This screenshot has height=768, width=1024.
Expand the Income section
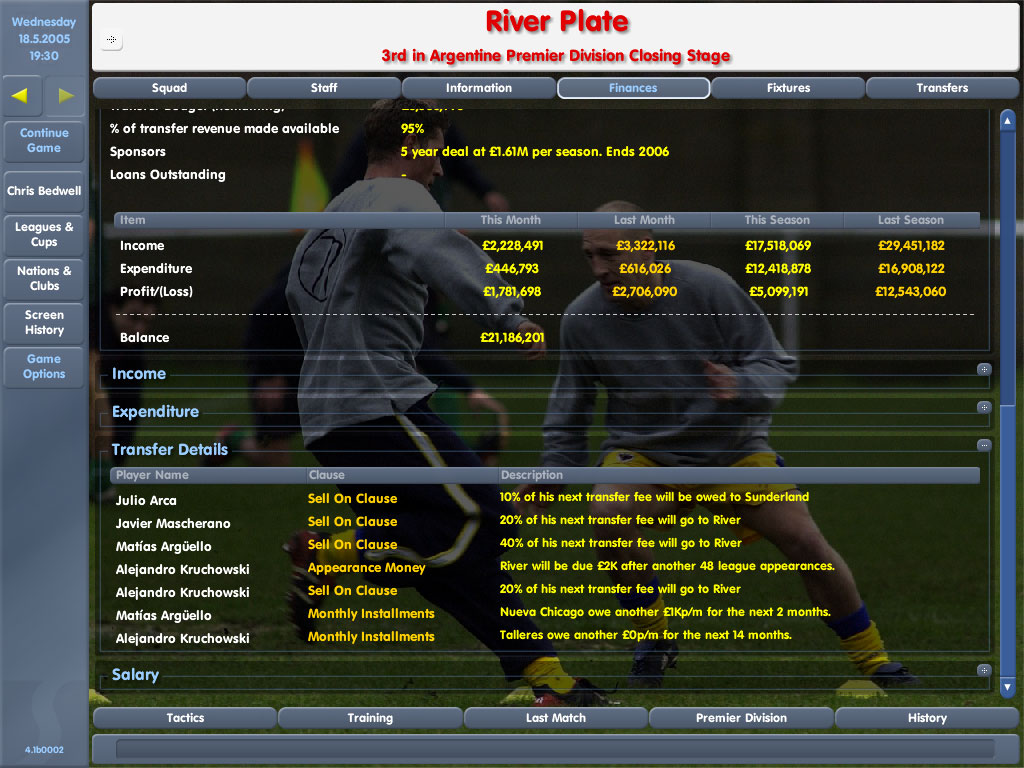(984, 370)
